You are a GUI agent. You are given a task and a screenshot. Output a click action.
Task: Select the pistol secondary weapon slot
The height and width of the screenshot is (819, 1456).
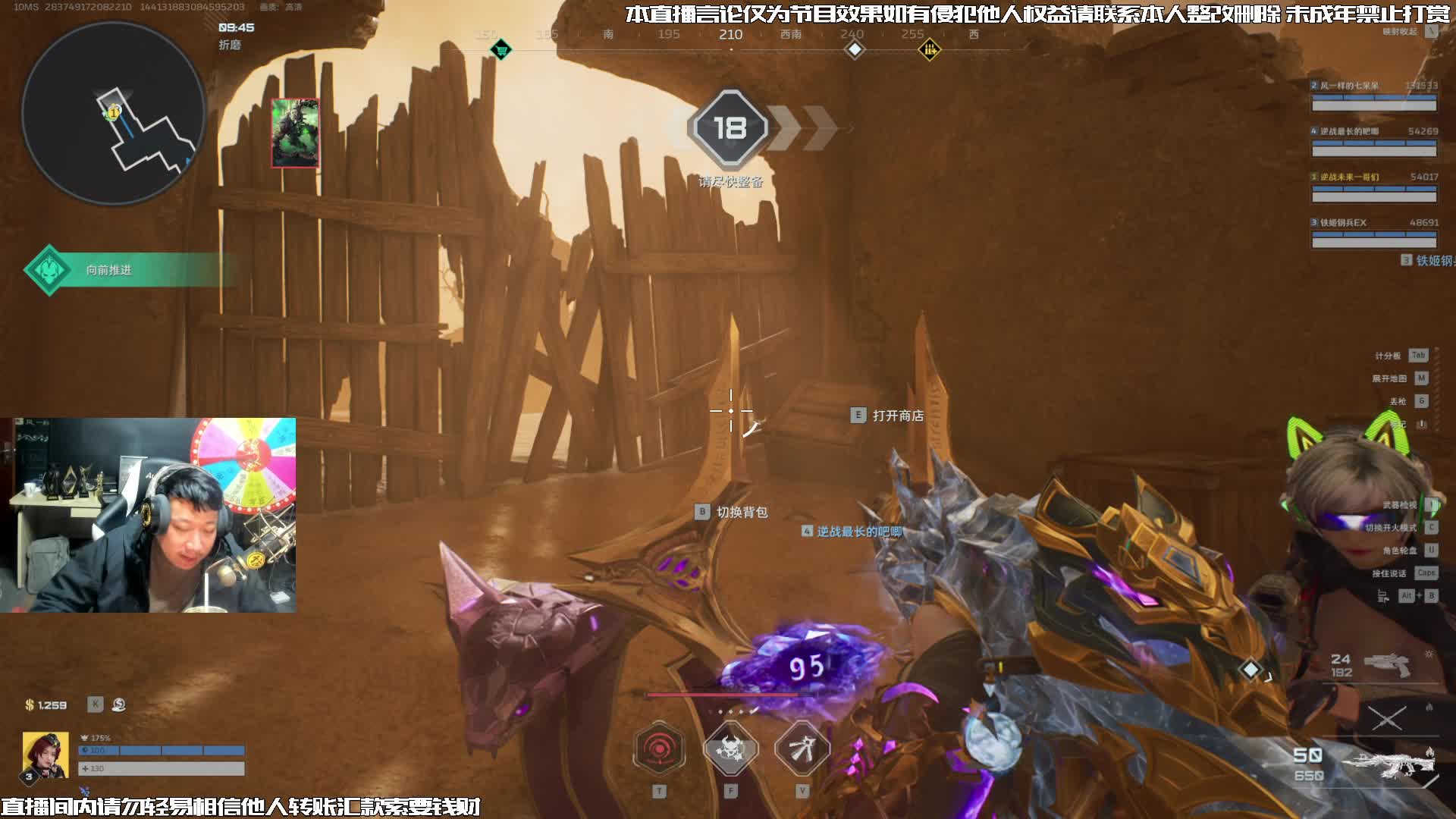click(x=1386, y=665)
